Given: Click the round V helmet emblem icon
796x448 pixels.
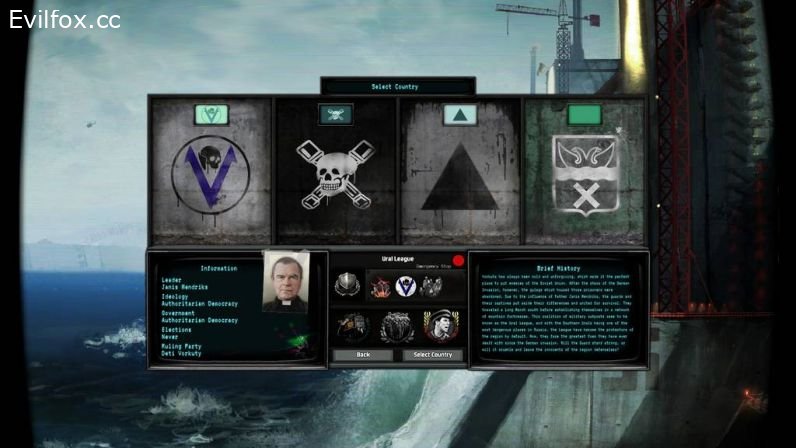Looking at the screenshot, I should click(406, 286).
